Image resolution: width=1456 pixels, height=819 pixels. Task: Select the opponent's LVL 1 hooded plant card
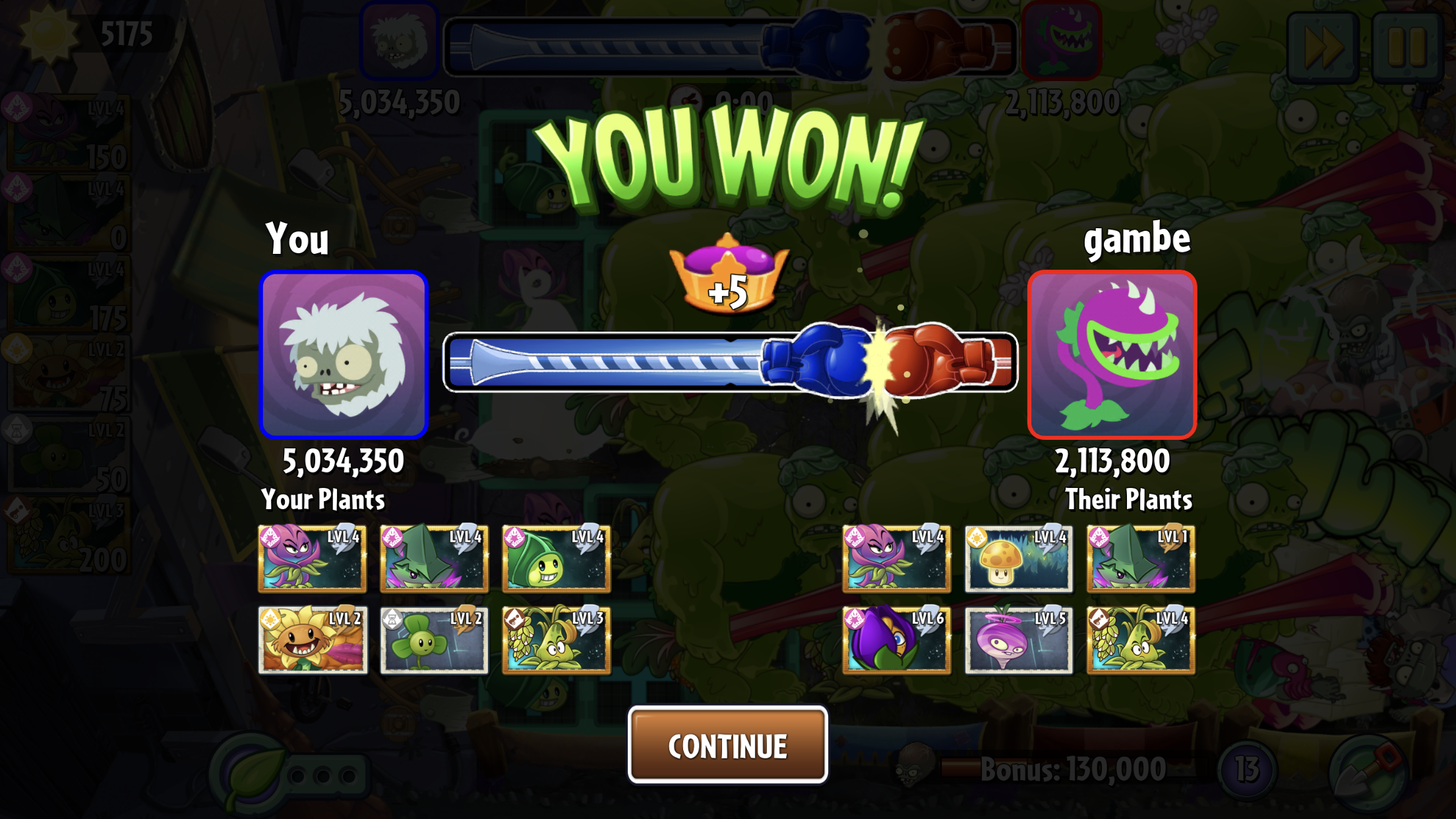click(x=1140, y=559)
